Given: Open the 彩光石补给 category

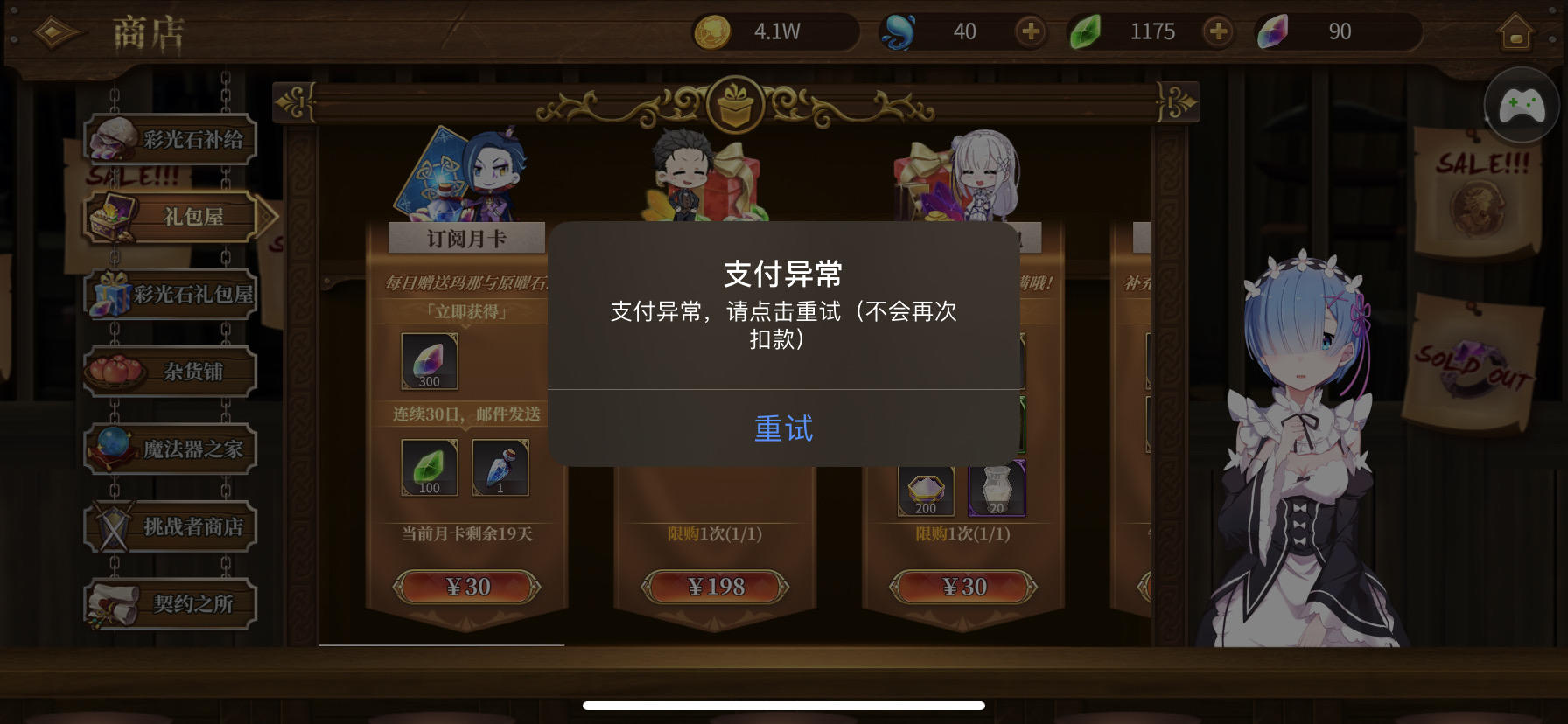Looking at the screenshot, I should 171,139.
